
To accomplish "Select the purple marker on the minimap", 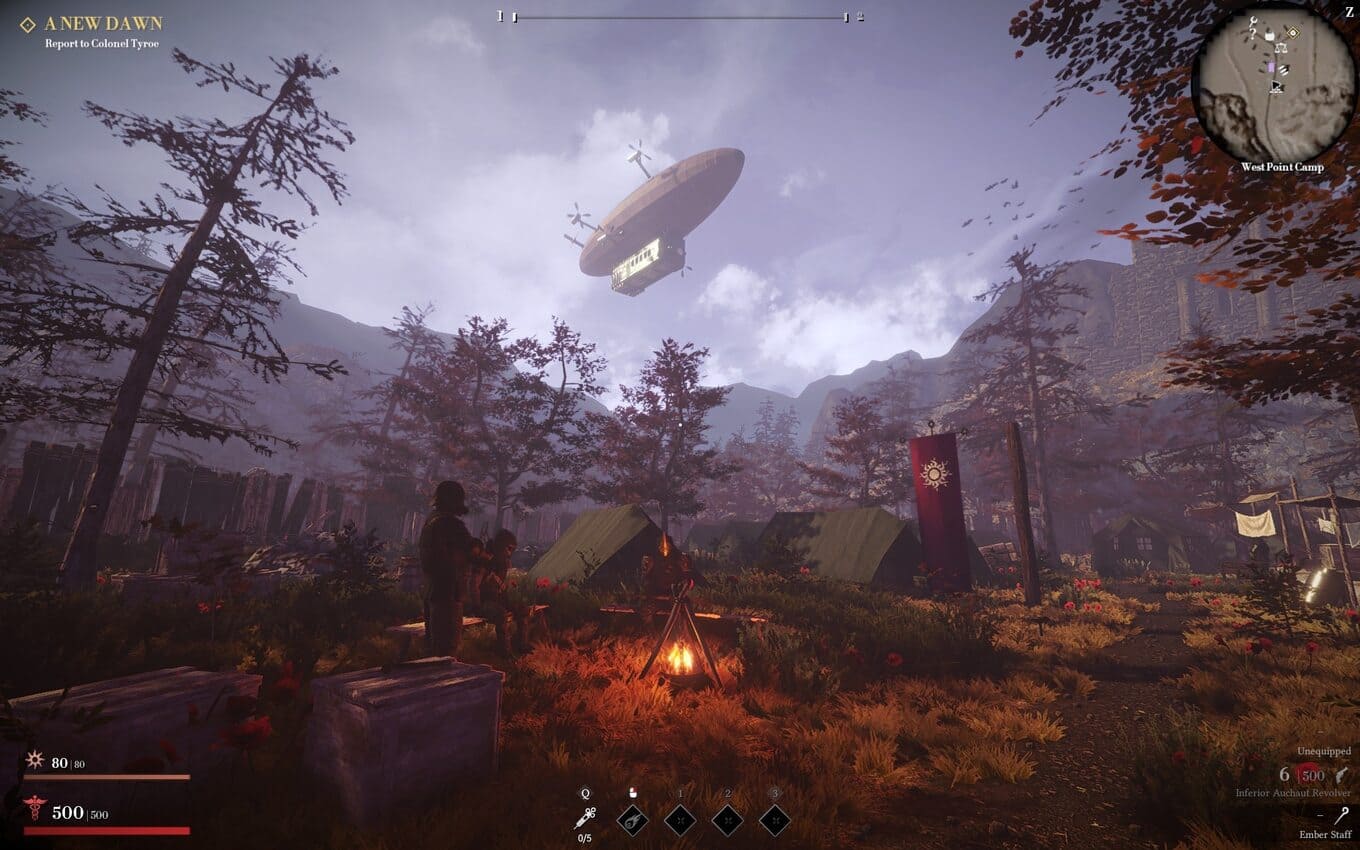I will pyautogui.click(x=1270, y=67).
